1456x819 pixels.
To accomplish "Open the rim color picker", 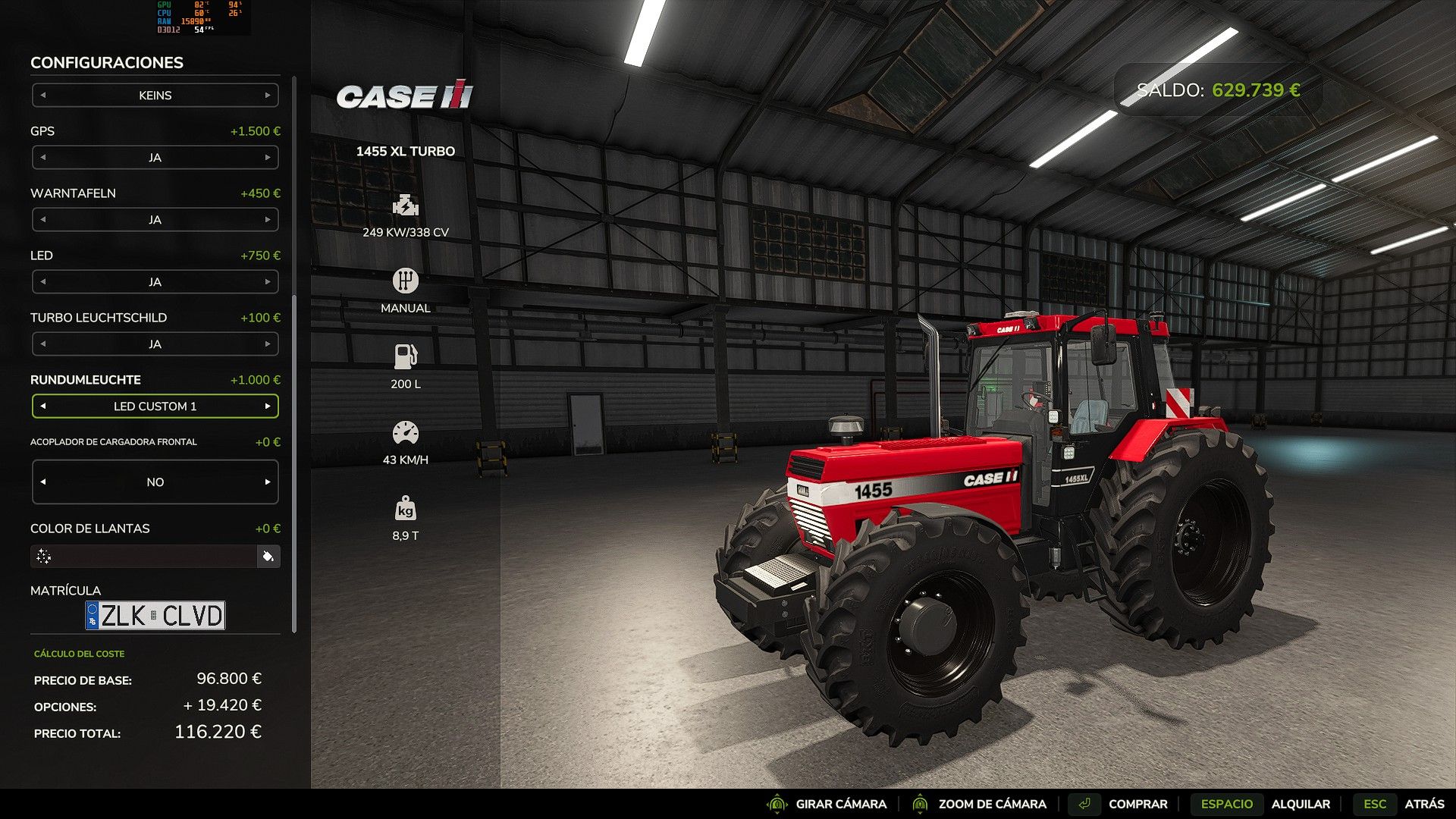I will tap(268, 557).
